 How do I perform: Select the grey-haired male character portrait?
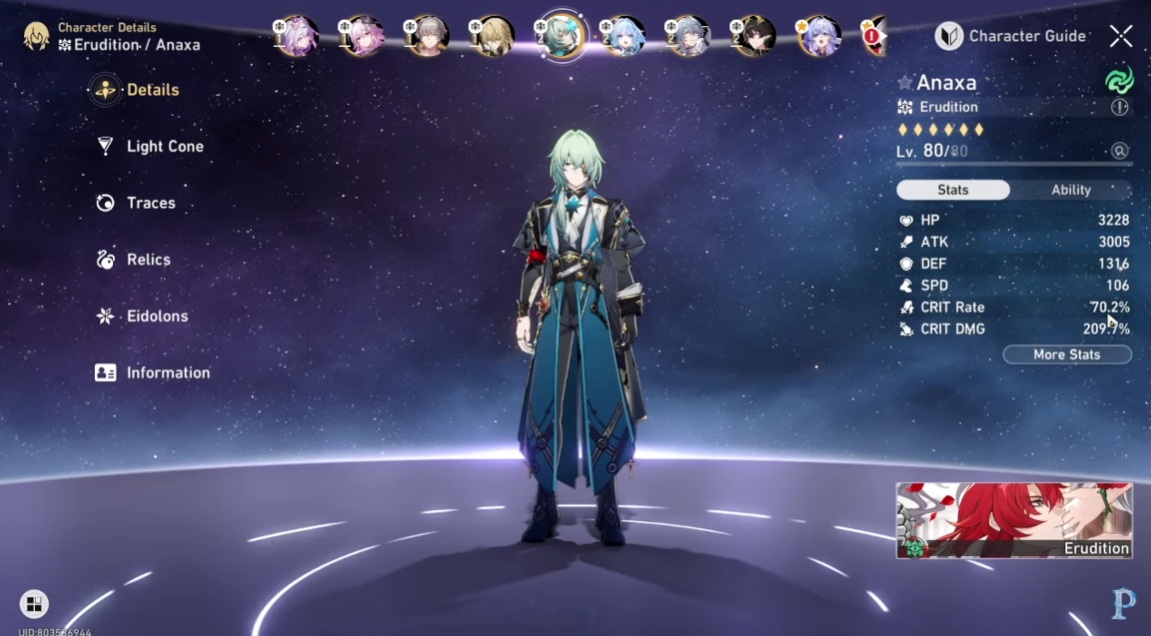pos(426,36)
